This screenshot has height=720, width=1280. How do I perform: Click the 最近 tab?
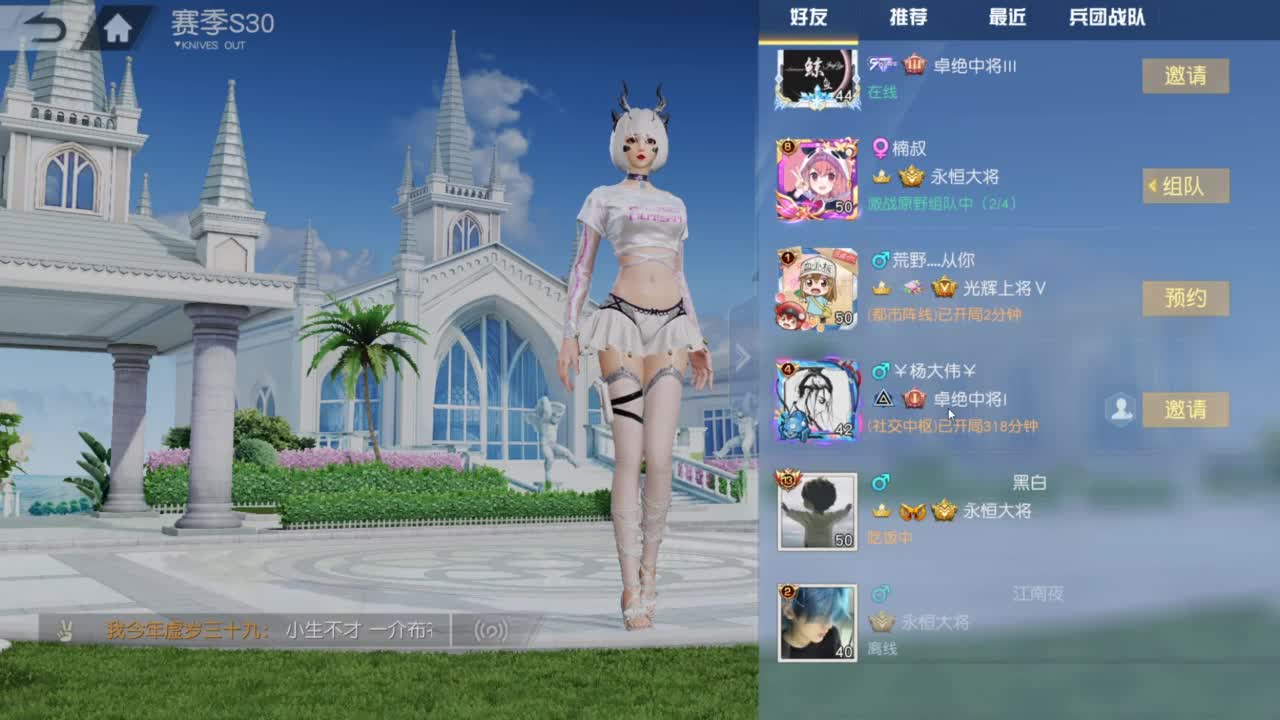click(x=1006, y=17)
